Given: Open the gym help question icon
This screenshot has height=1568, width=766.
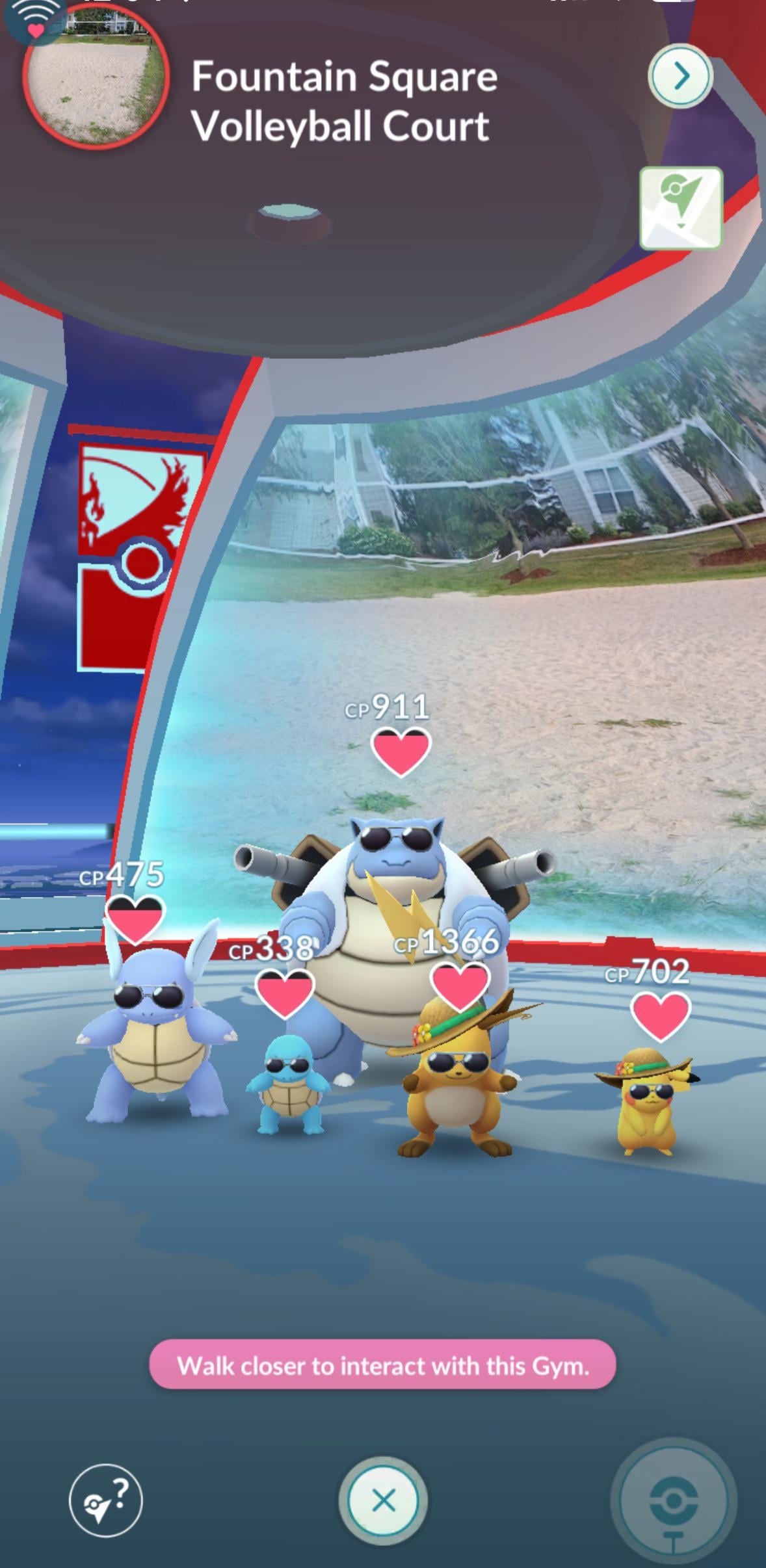Looking at the screenshot, I should (x=105, y=1501).
